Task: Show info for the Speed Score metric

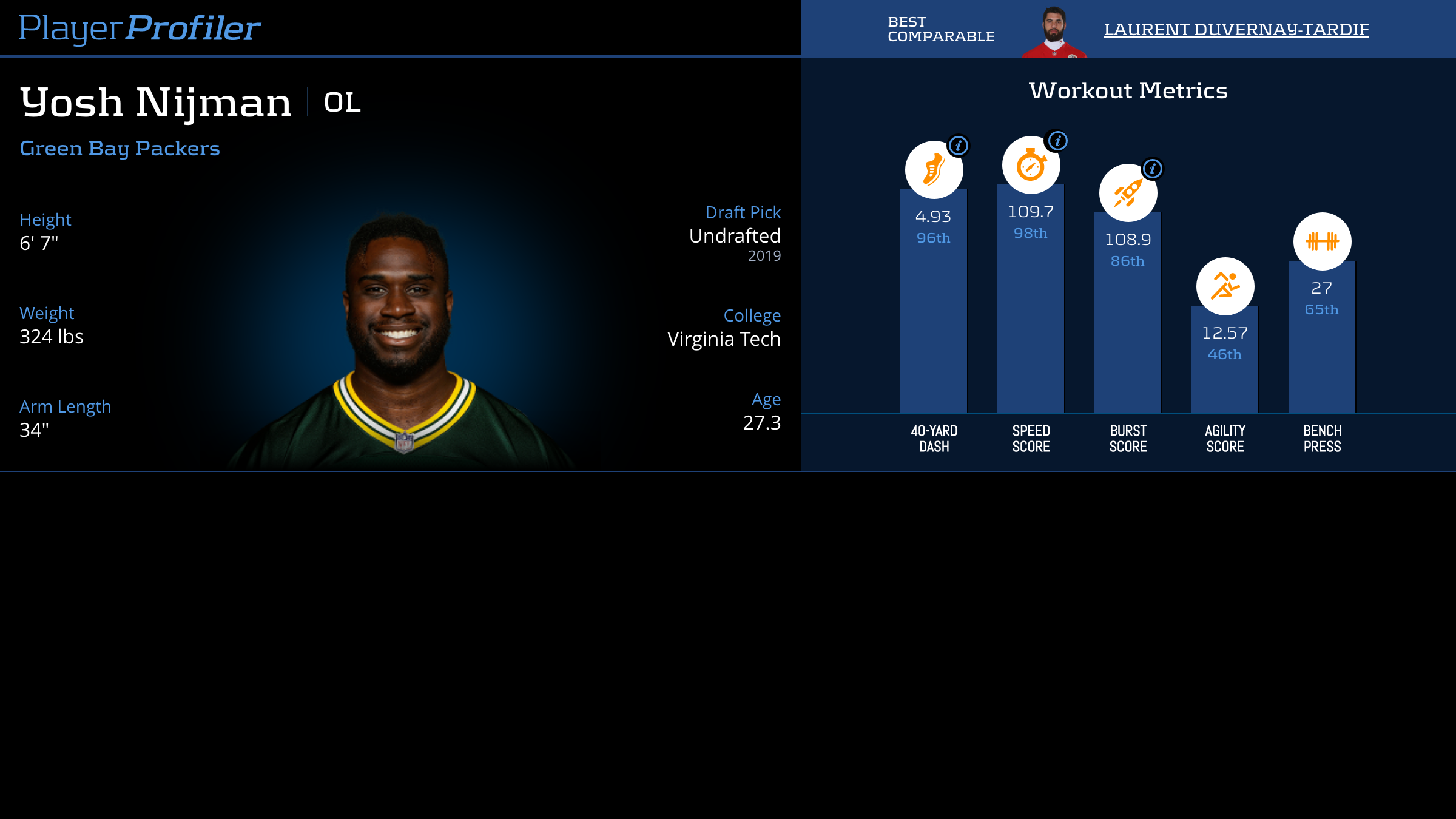Action: click(1057, 141)
